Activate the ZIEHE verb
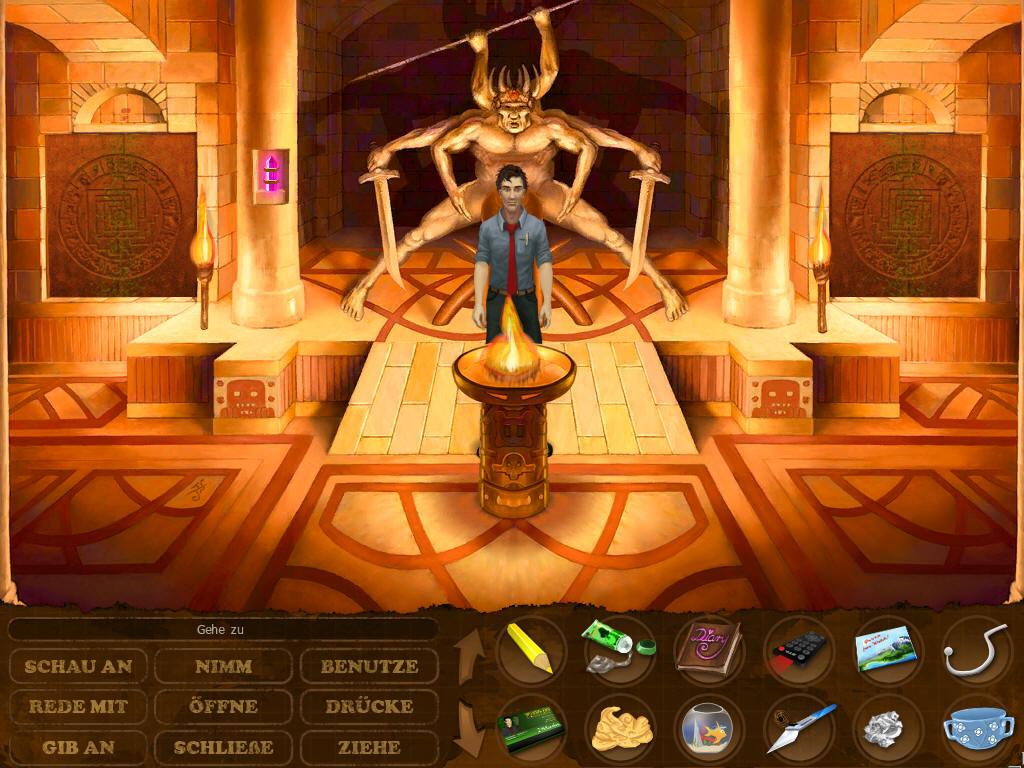1024x768 pixels. [x=369, y=747]
